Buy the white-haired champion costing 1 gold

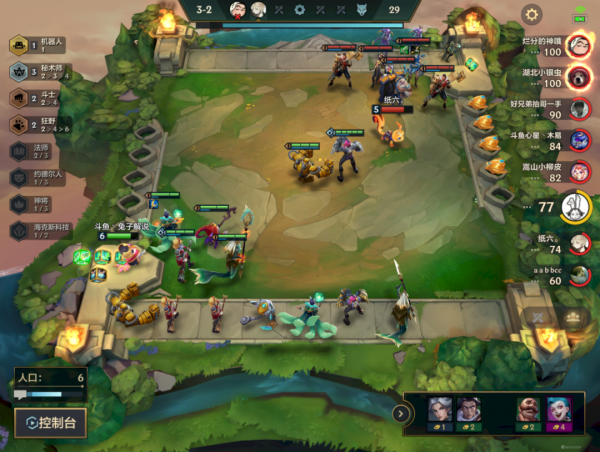[x=441, y=413]
